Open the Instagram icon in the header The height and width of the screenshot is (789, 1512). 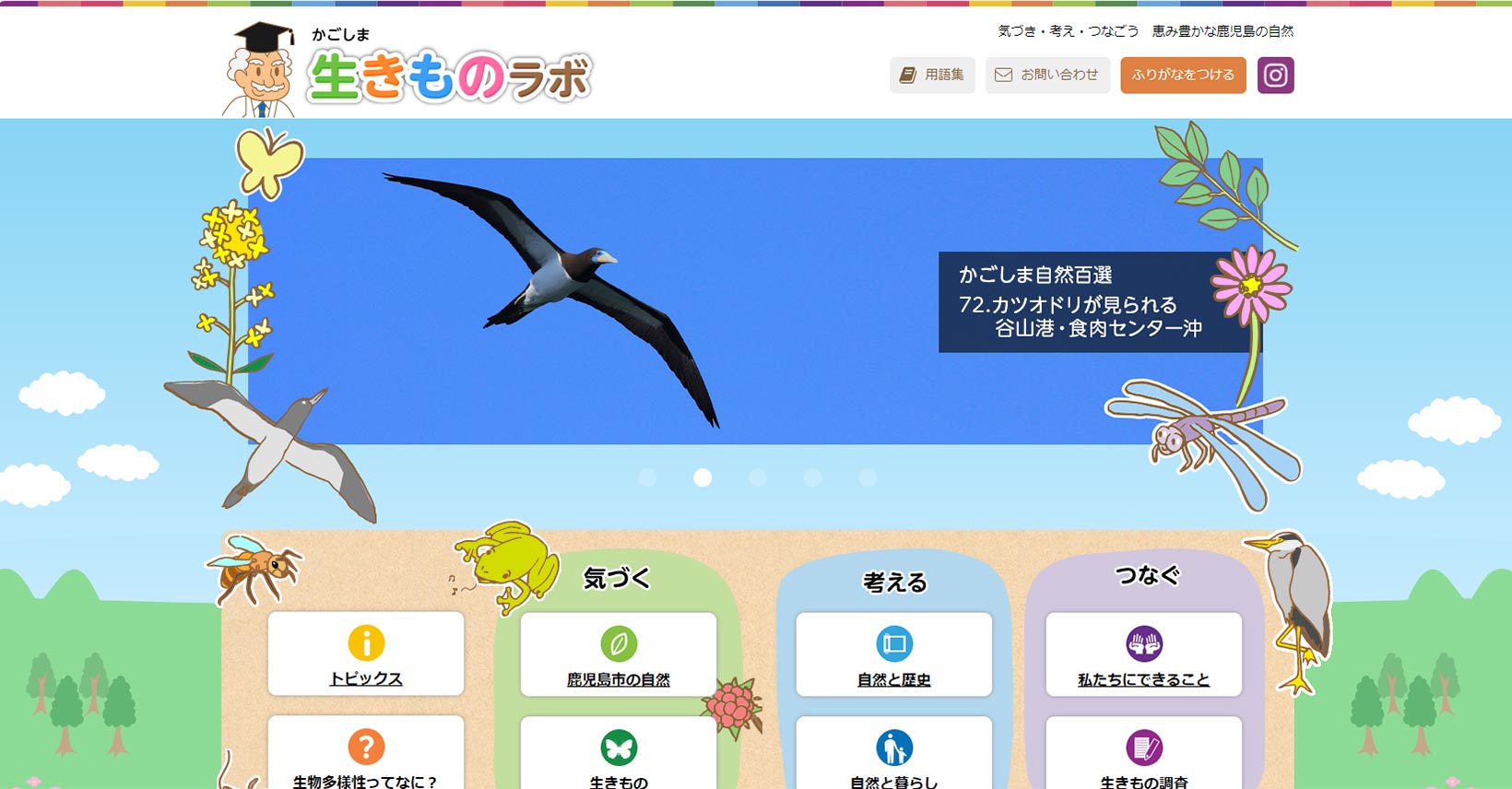[1277, 75]
